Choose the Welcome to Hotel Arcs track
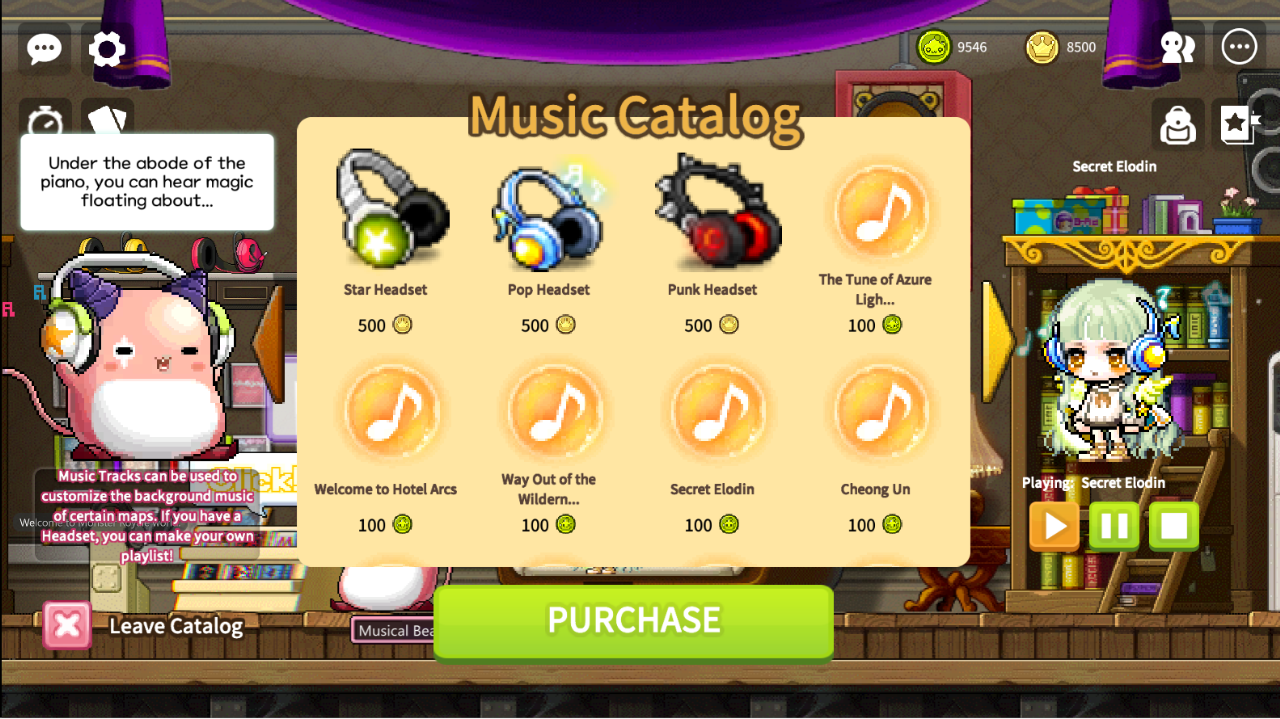Viewport: 1280px width, 719px height. click(386, 412)
